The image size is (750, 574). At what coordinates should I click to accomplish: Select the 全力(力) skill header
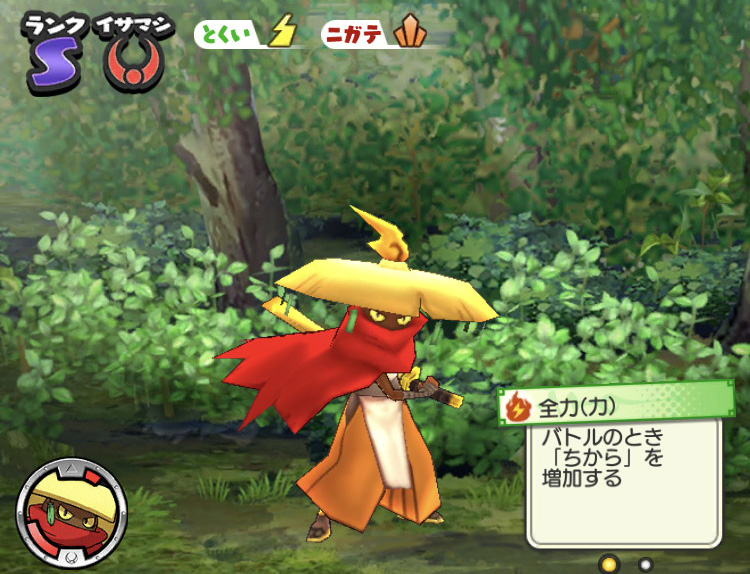(617, 406)
